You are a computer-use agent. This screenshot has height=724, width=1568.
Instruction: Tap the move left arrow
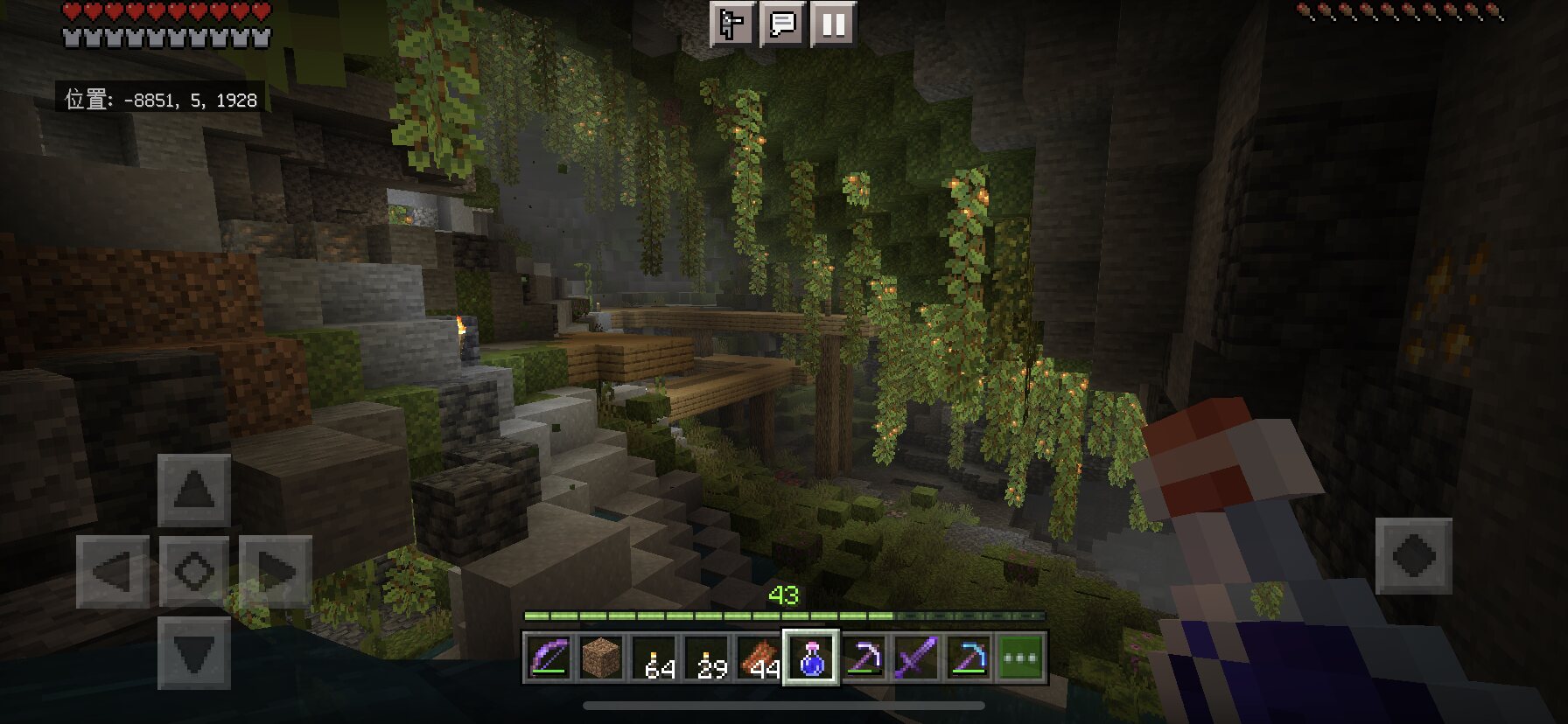(x=113, y=572)
